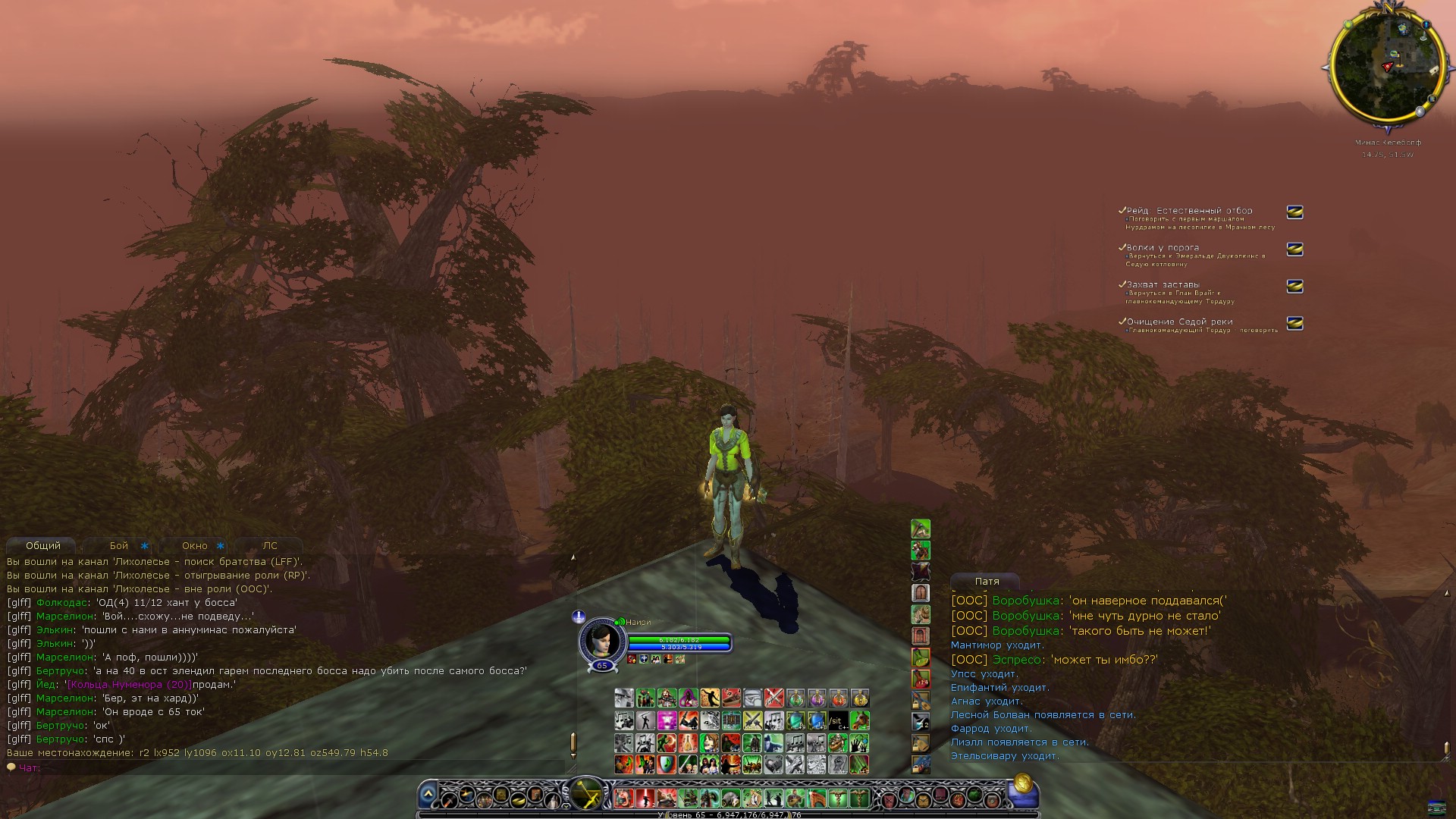
Task: Toggle the crossed swords auto-attack button
Action: (x=586, y=795)
